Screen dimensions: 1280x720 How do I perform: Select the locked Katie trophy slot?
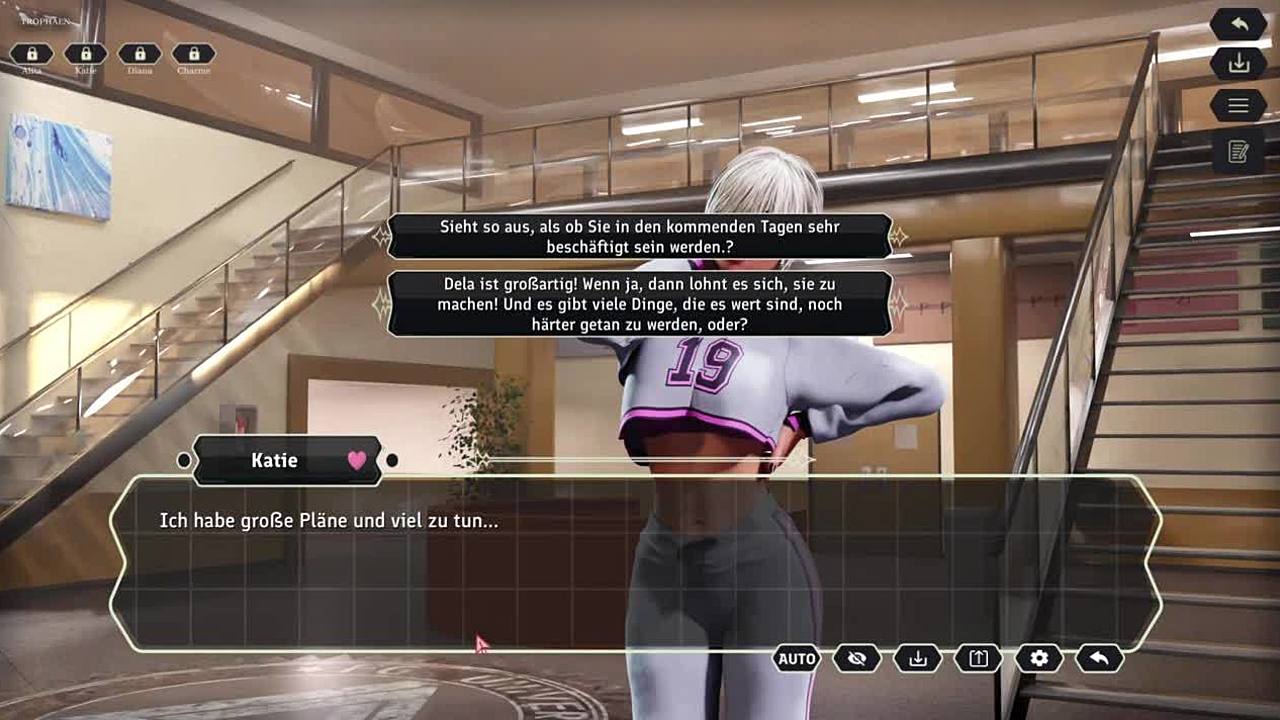[x=86, y=54]
